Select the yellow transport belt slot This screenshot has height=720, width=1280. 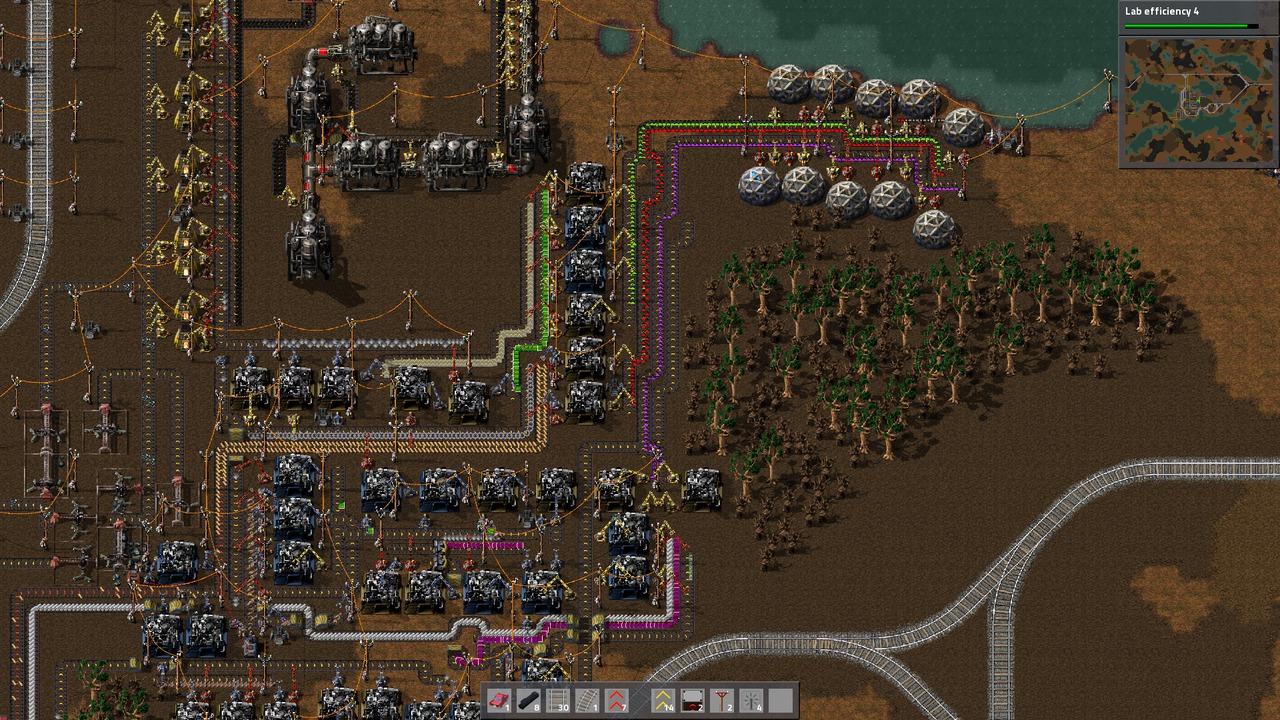(x=663, y=701)
